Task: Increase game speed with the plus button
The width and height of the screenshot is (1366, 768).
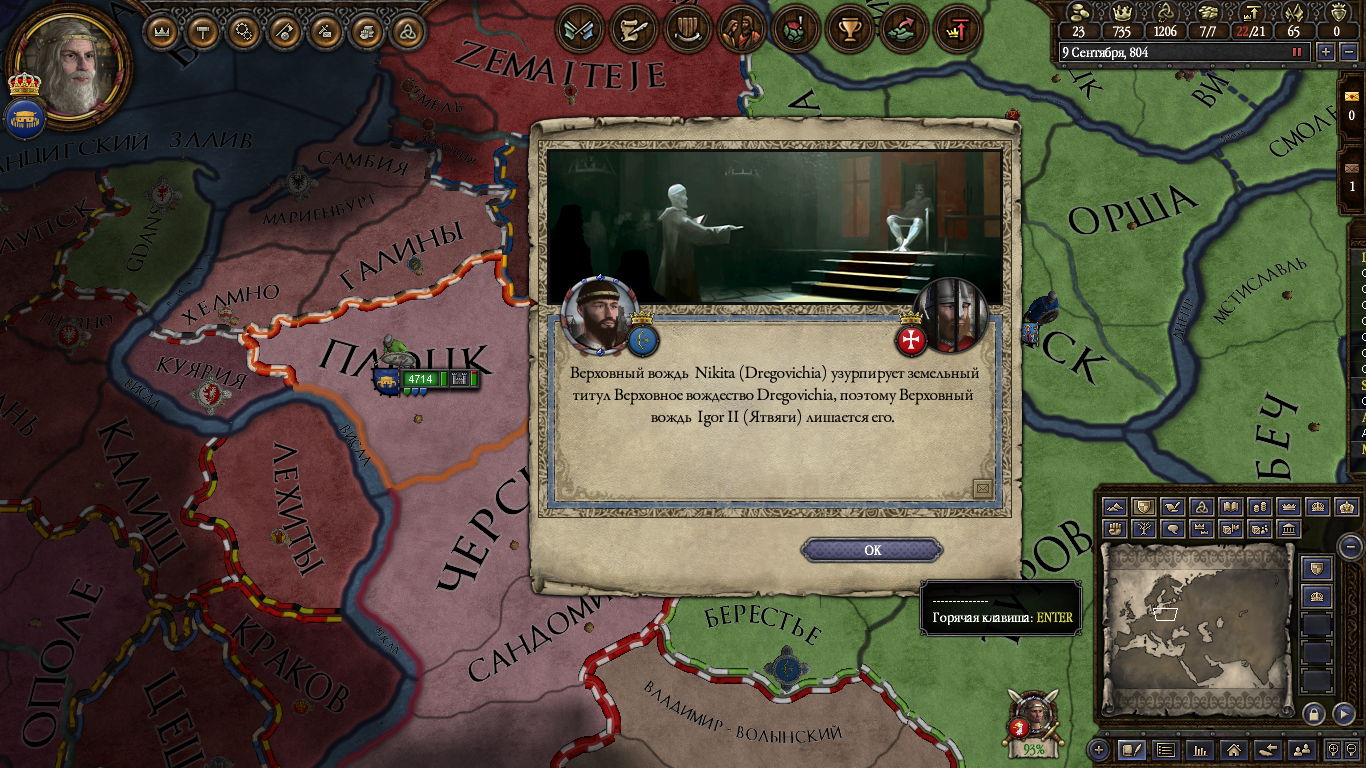Action: click(x=1326, y=52)
